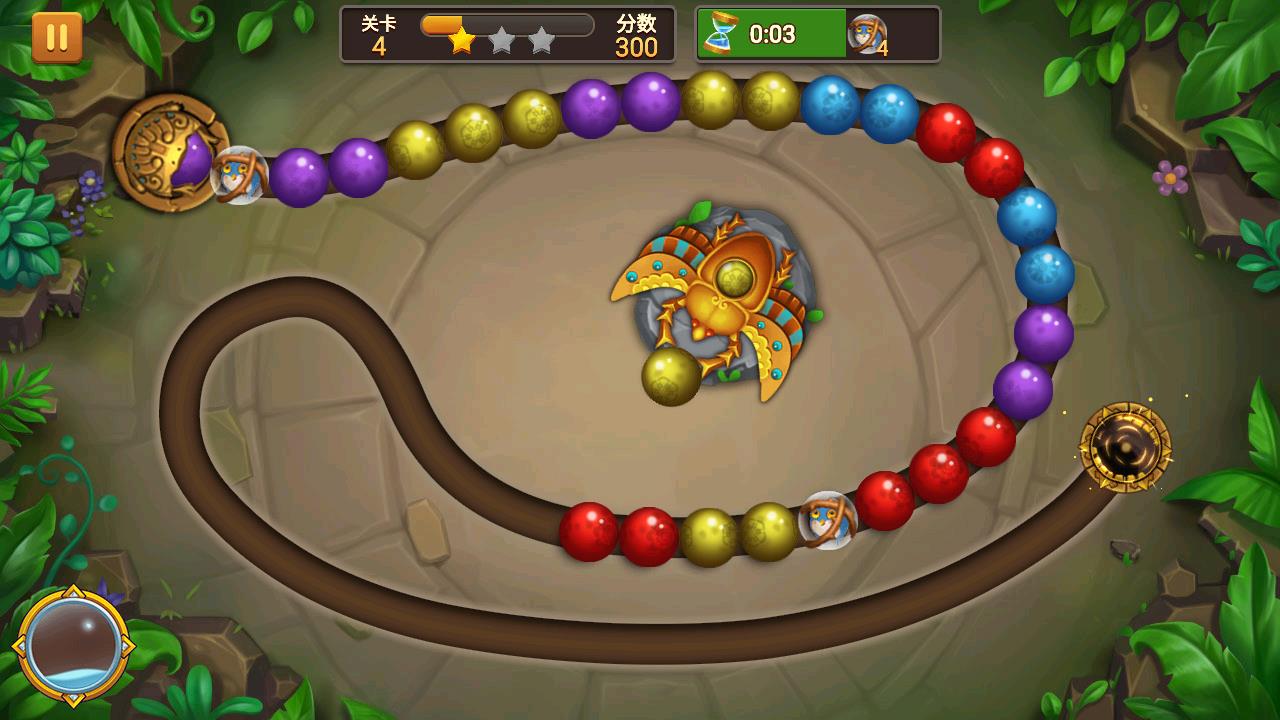Click the second empty gray star

pyautogui.click(x=541, y=41)
